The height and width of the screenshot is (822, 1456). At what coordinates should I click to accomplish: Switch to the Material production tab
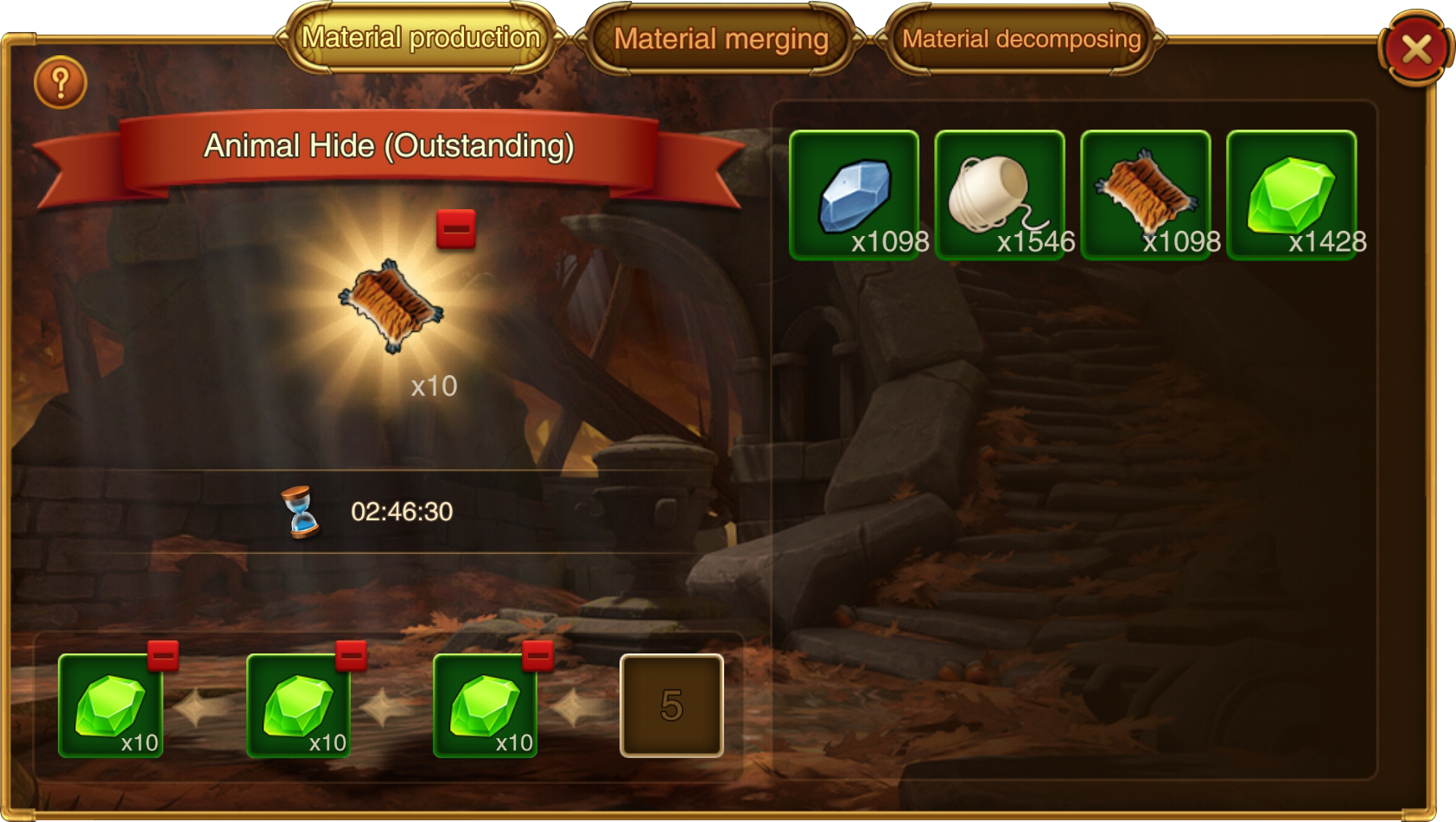pyautogui.click(x=421, y=38)
